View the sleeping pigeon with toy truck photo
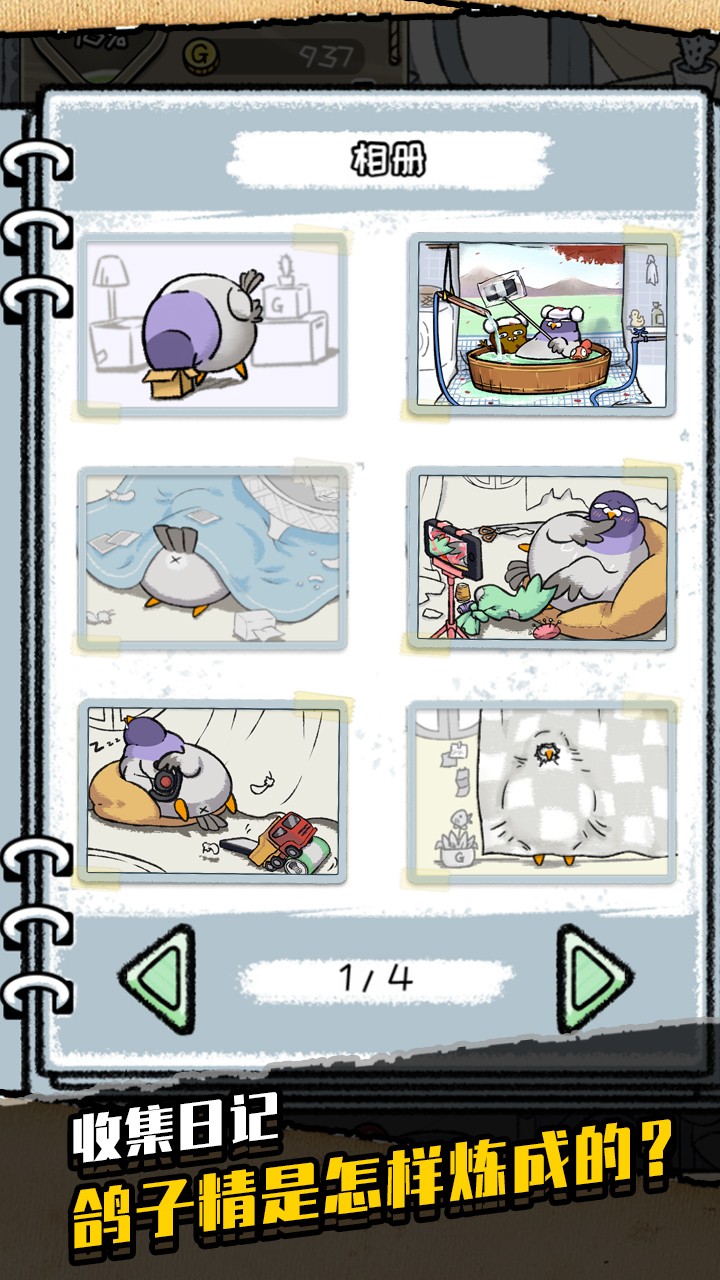Viewport: 720px width, 1280px height. 213,790
